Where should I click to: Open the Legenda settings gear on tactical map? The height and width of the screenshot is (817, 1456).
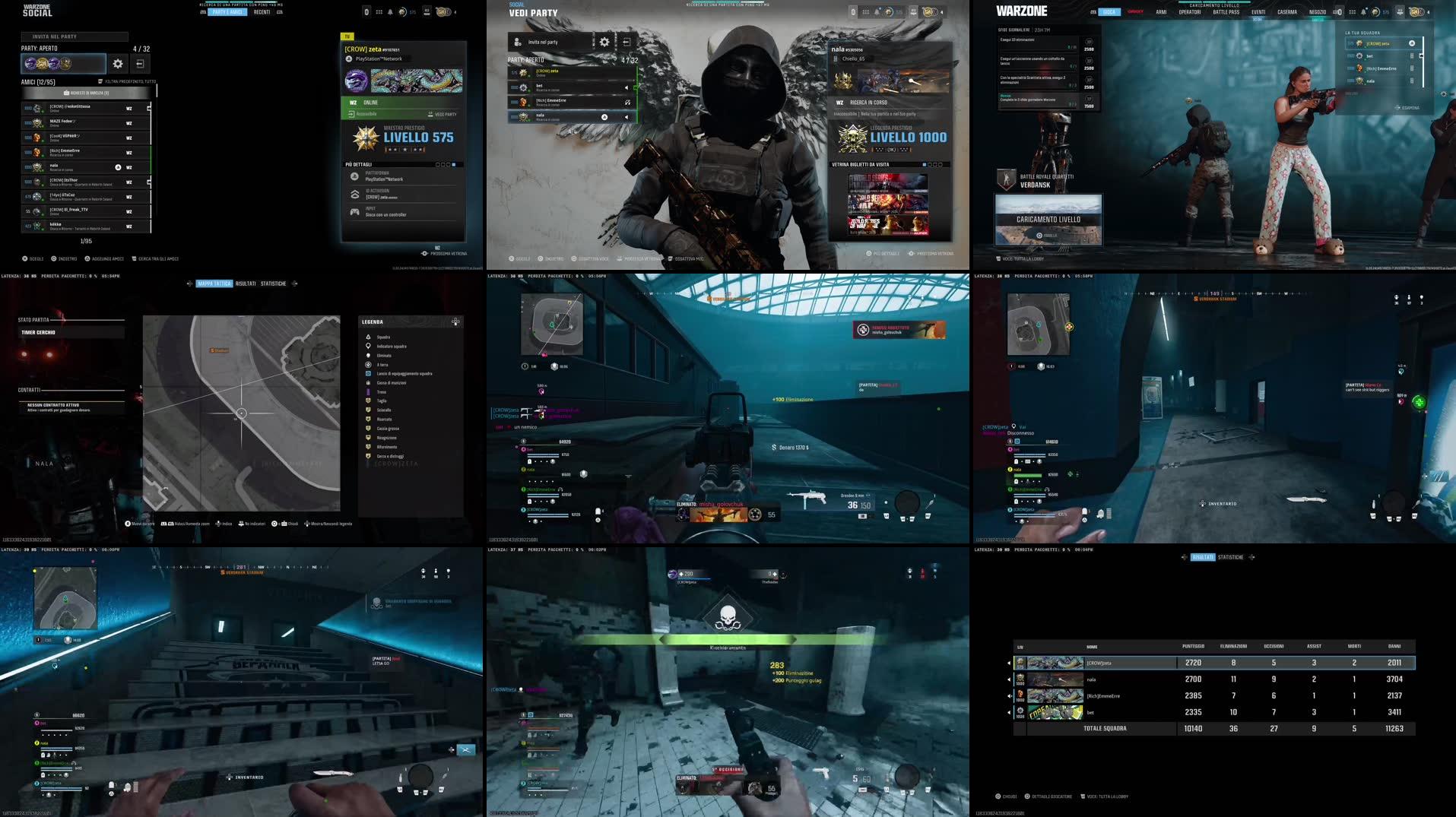pos(455,321)
